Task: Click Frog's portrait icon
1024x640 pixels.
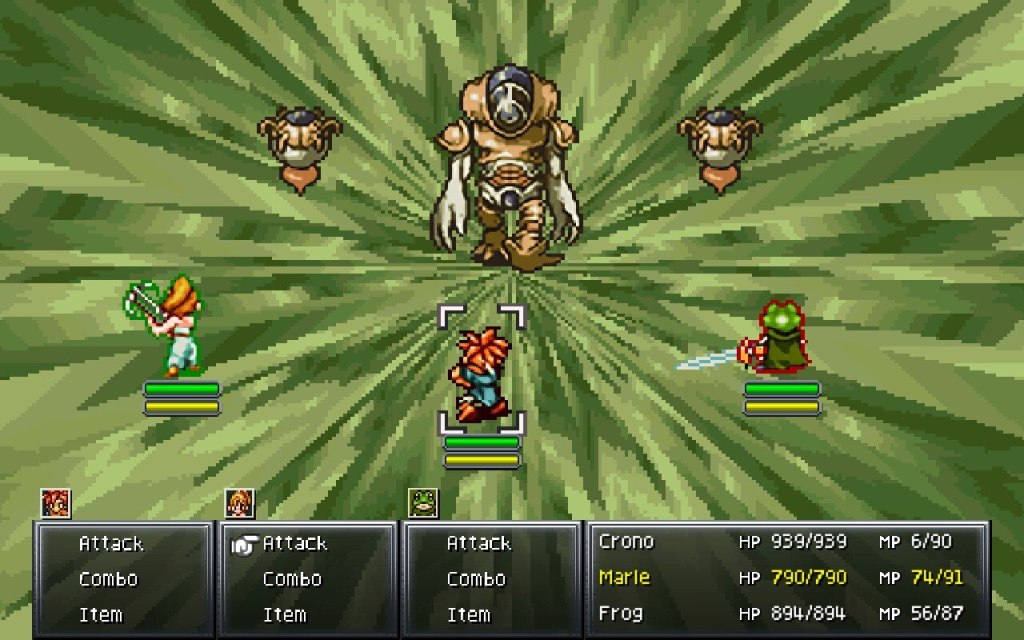Action: coord(424,503)
